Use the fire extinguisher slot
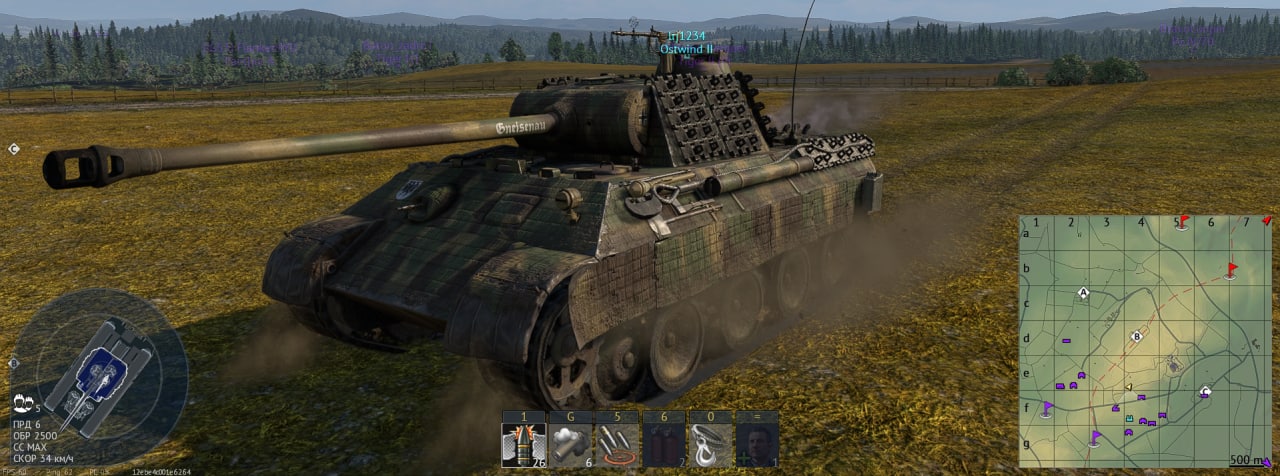The image size is (1280, 476). point(663,445)
